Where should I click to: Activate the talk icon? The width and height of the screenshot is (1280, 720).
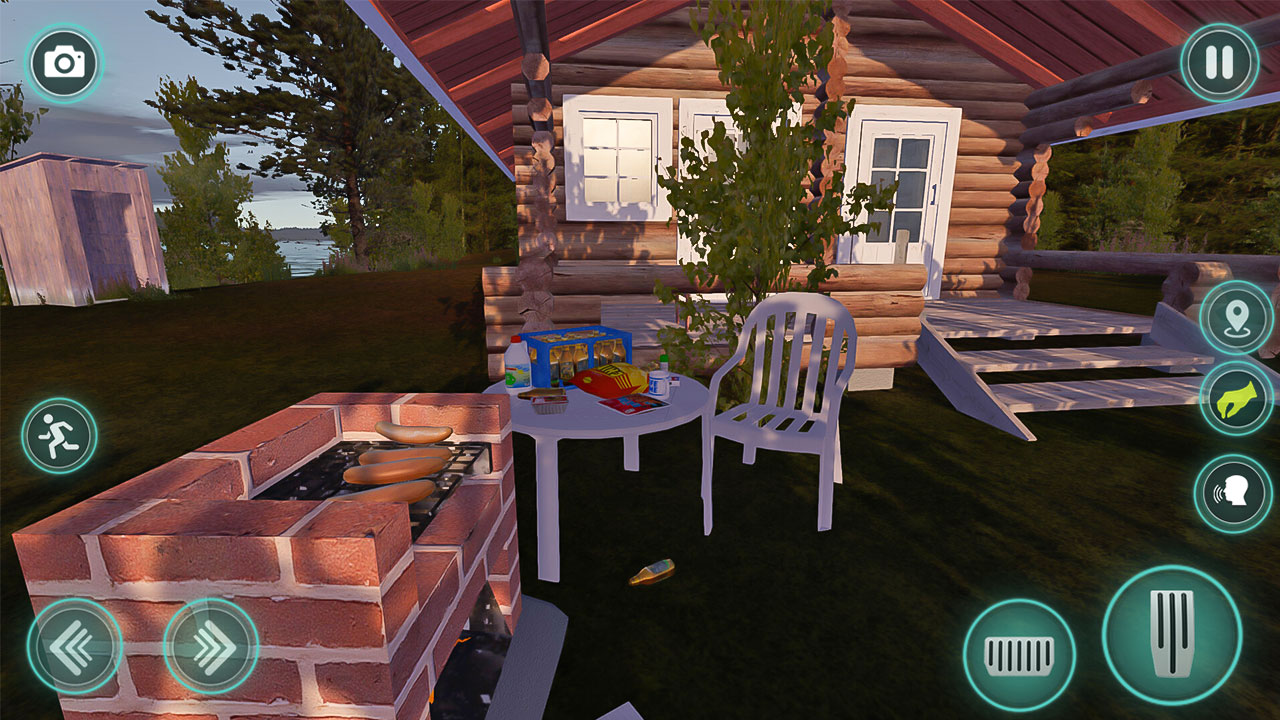click(1232, 490)
